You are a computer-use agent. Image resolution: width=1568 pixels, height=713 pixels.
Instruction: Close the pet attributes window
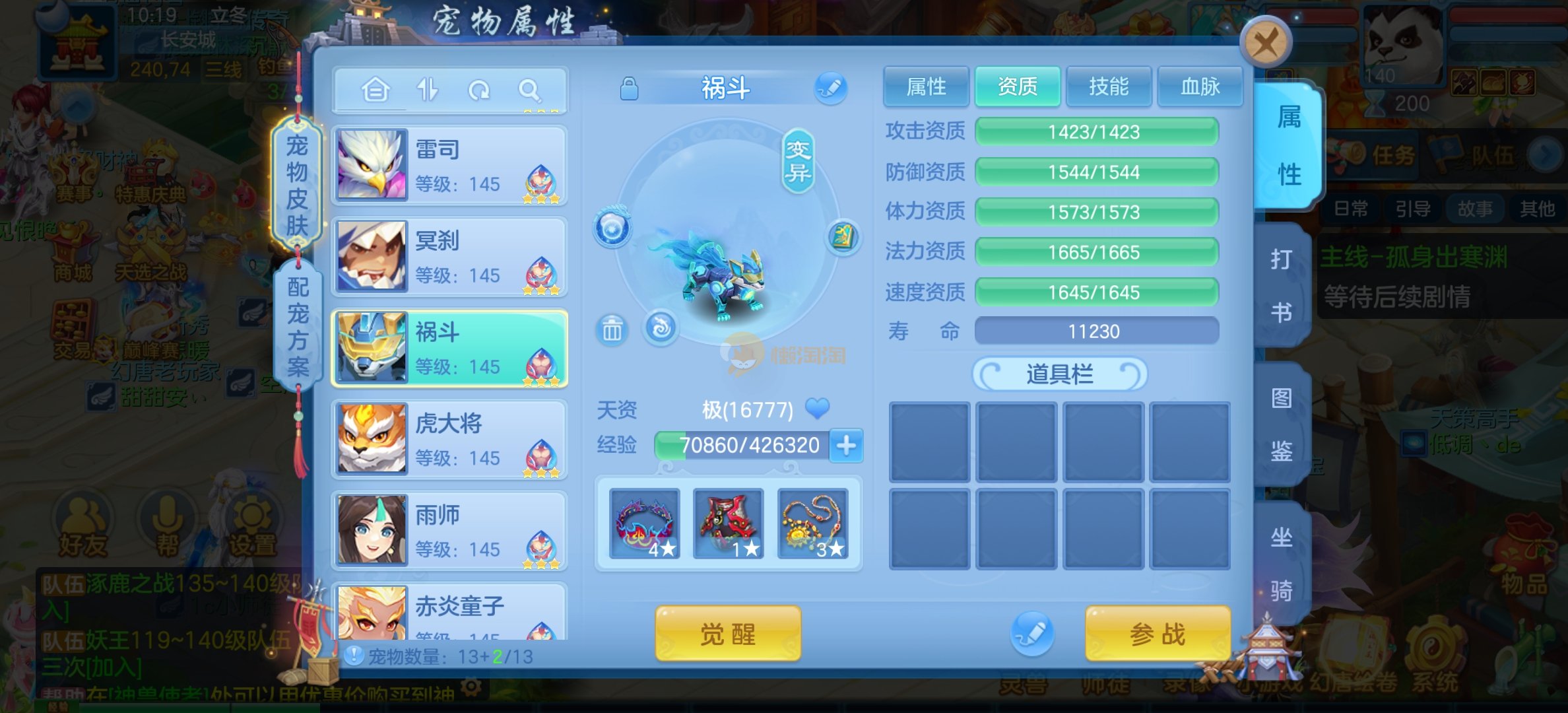tap(1265, 44)
